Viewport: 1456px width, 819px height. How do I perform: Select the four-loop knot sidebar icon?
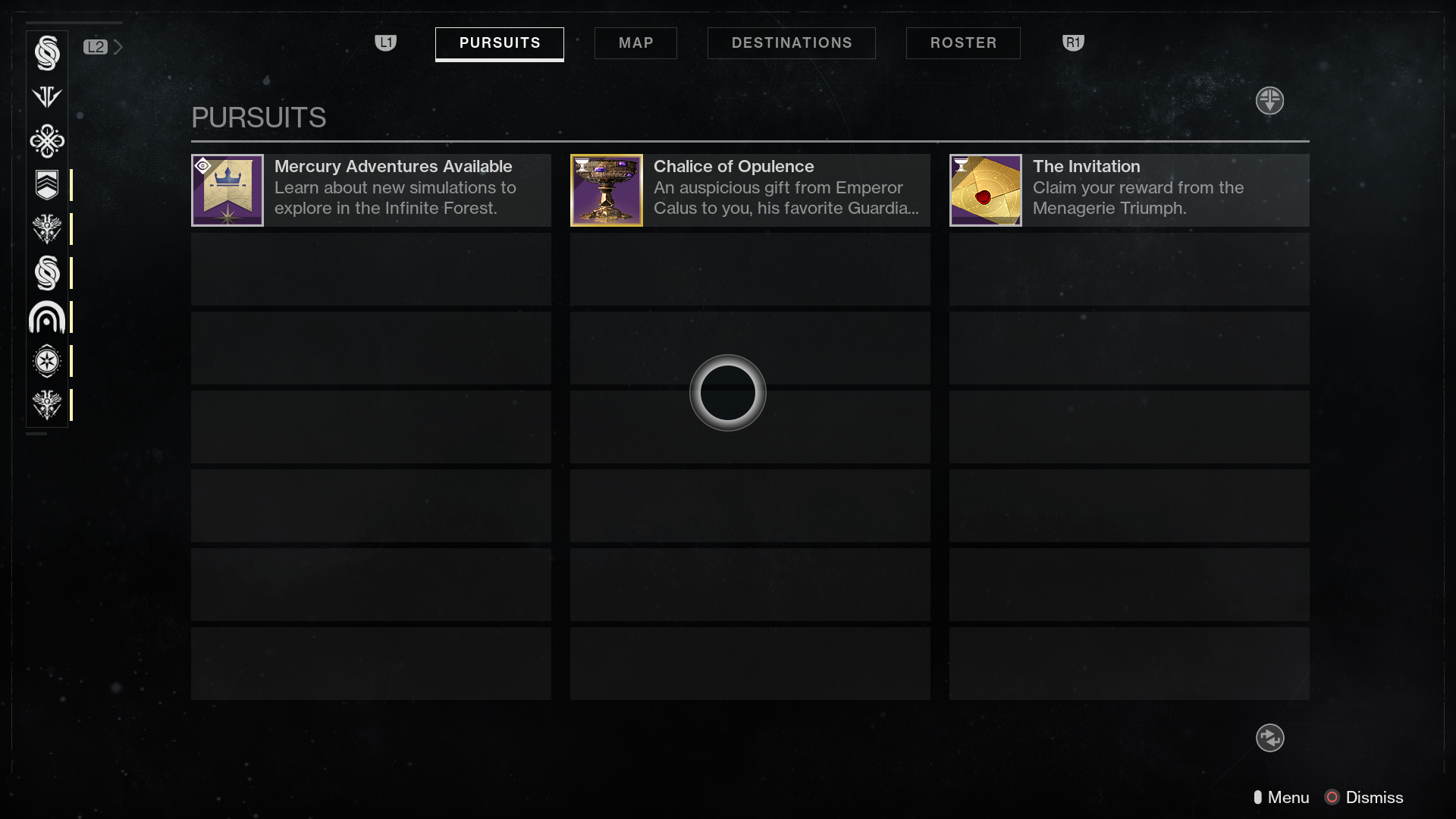(47, 141)
